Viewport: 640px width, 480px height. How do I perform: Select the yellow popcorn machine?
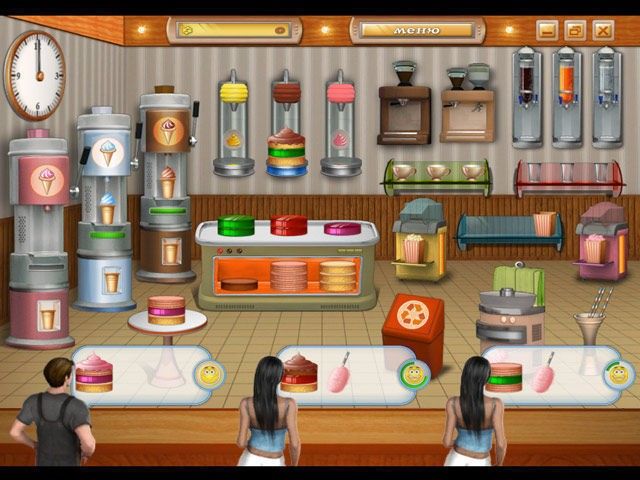(x=417, y=238)
